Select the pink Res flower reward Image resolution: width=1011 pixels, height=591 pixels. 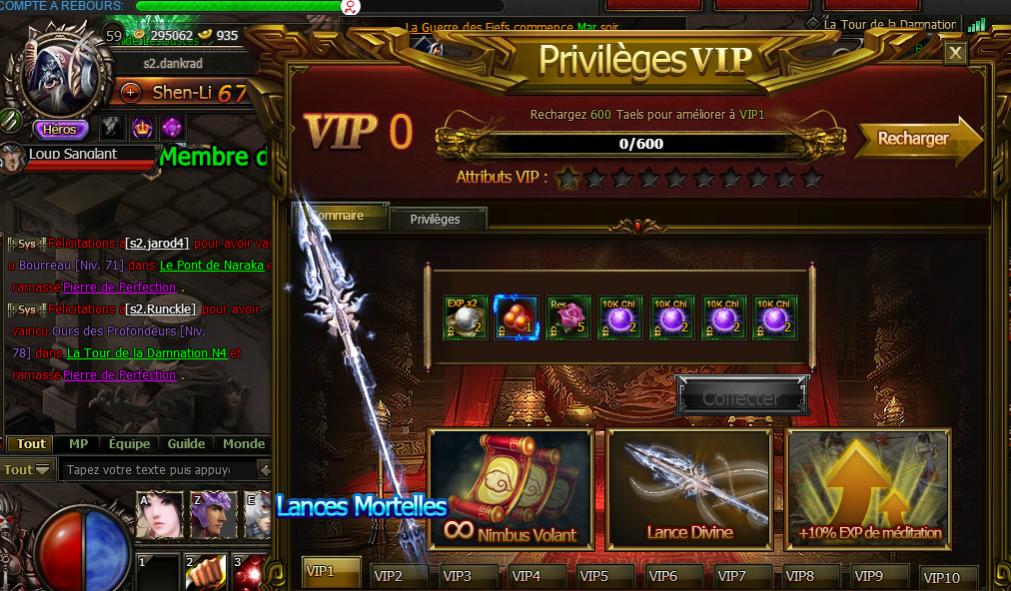568,317
